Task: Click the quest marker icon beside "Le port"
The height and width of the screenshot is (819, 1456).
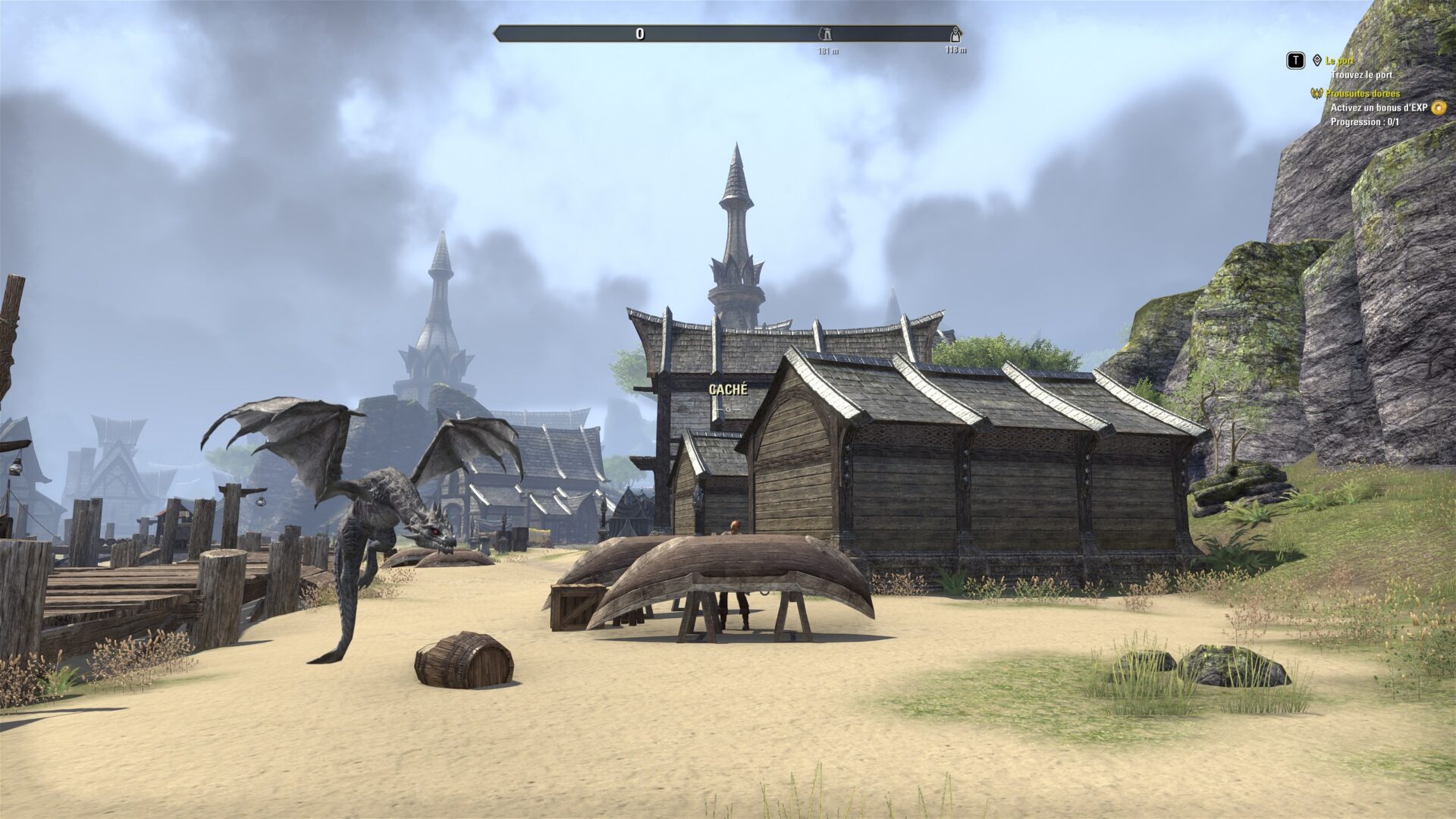Action: [1317, 61]
